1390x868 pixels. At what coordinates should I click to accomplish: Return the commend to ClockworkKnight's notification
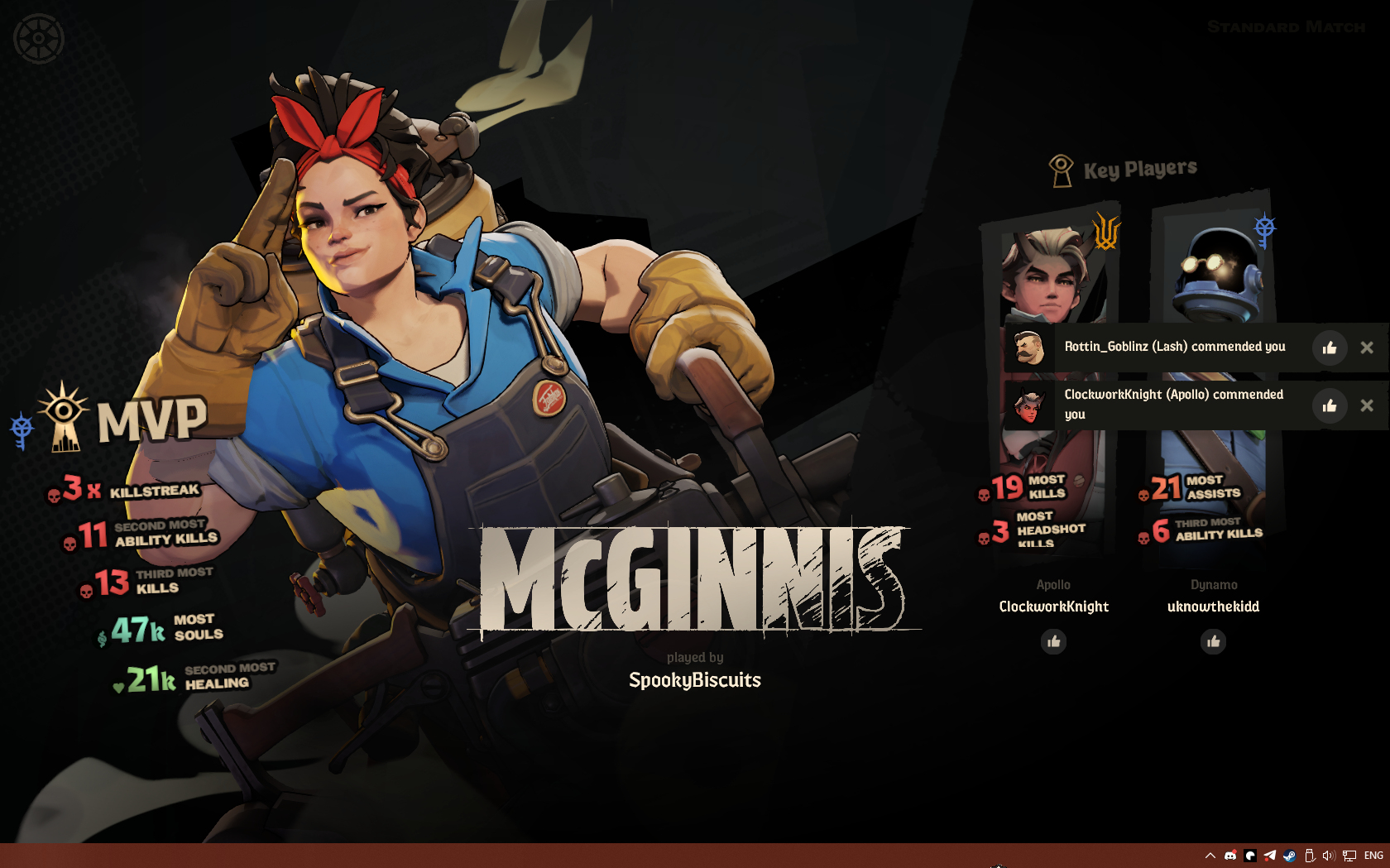pyautogui.click(x=1329, y=405)
